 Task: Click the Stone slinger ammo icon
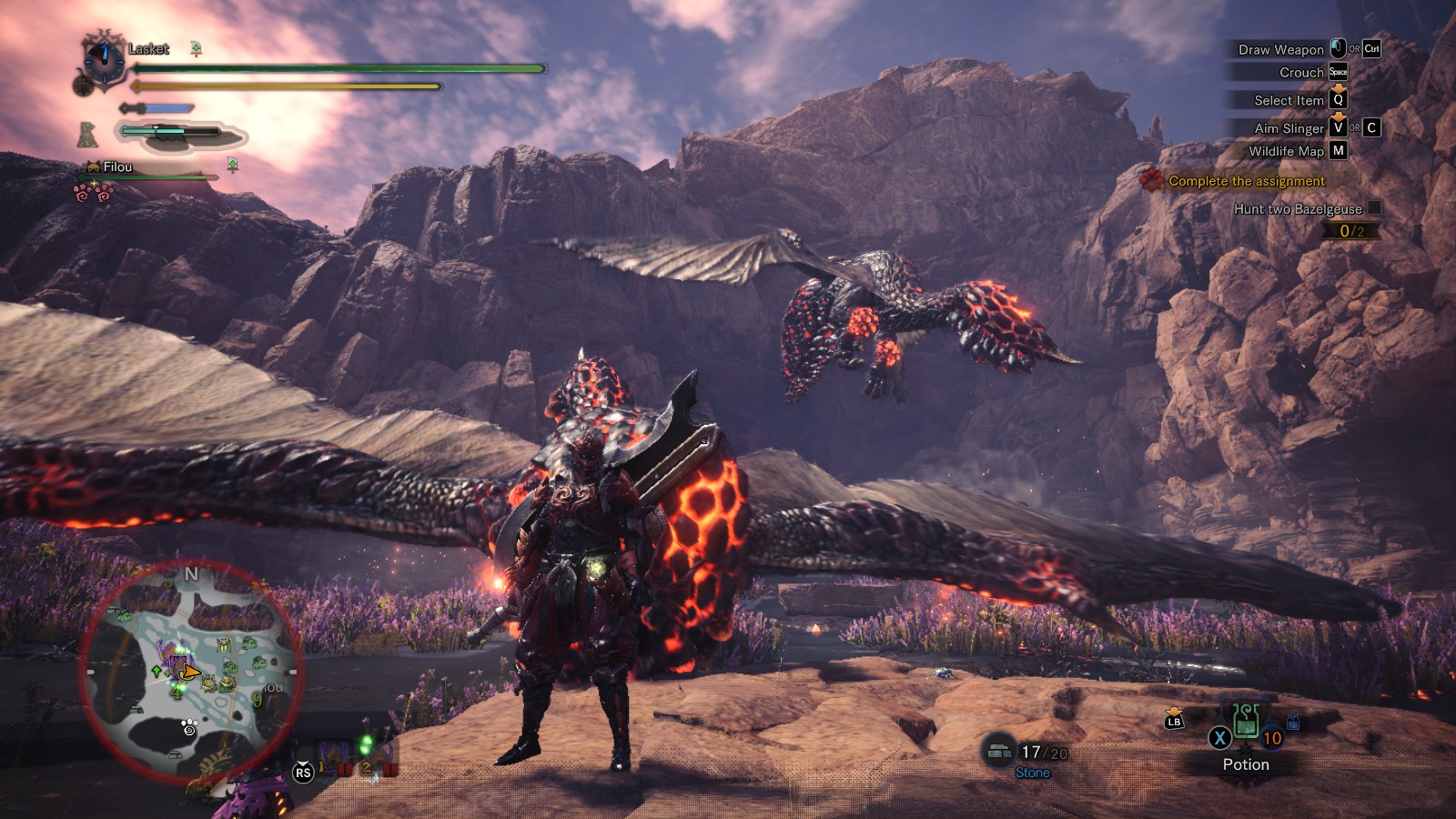pyautogui.click(x=999, y=752)
